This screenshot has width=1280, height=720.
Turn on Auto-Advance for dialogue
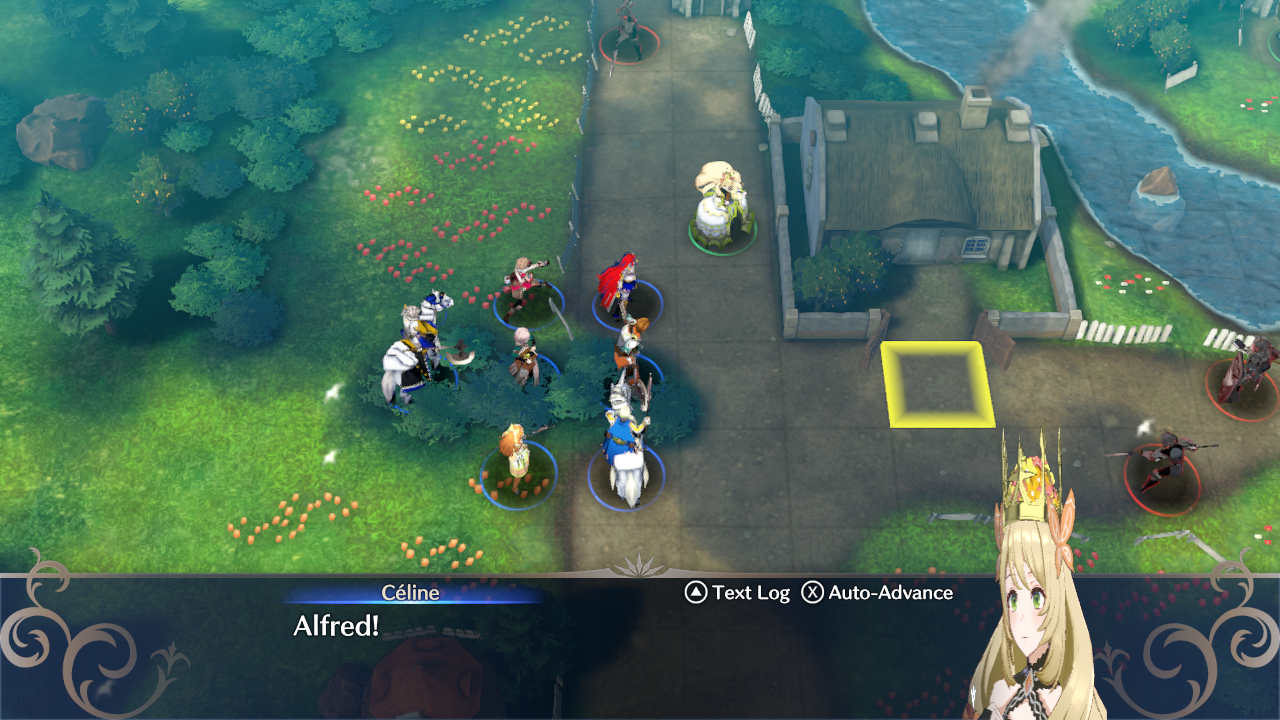[x=878, y=593]
